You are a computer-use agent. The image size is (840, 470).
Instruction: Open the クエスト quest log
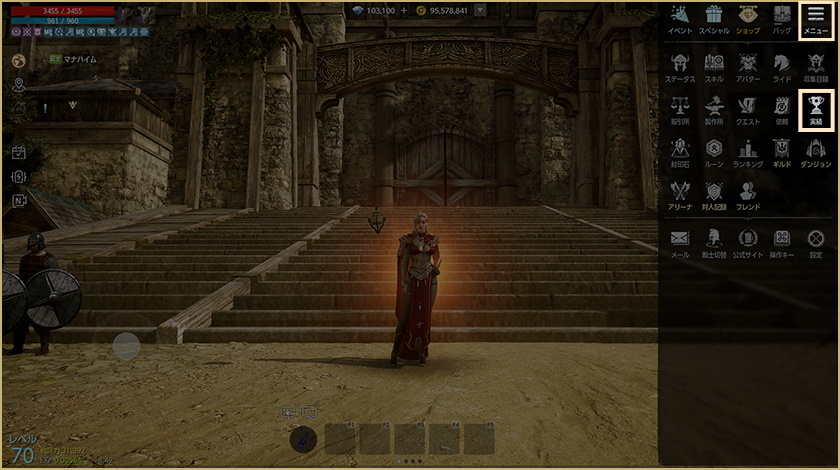click(747, 109)
